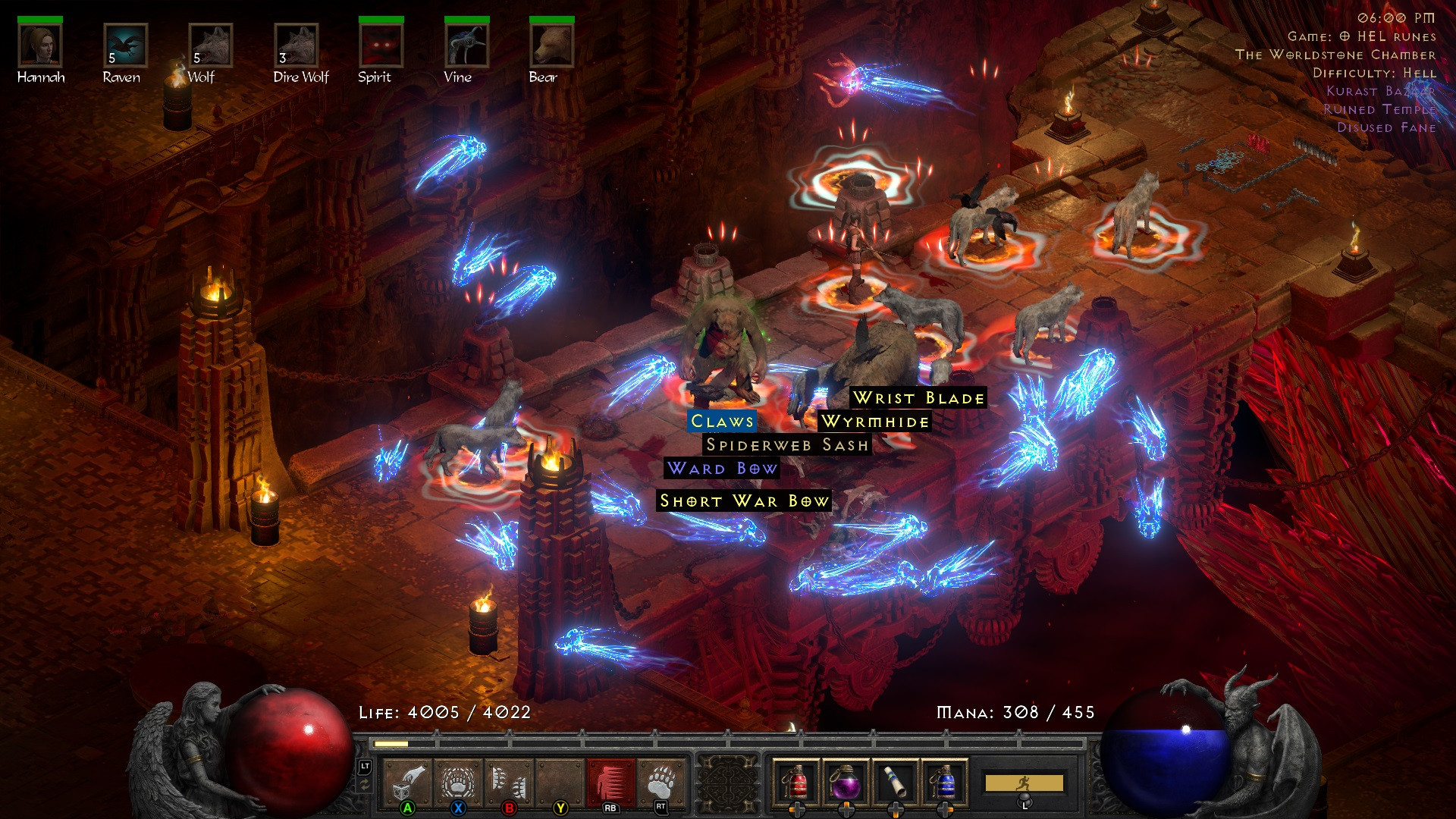Drink the red health potion from the belt

click(x=796, y=781)
